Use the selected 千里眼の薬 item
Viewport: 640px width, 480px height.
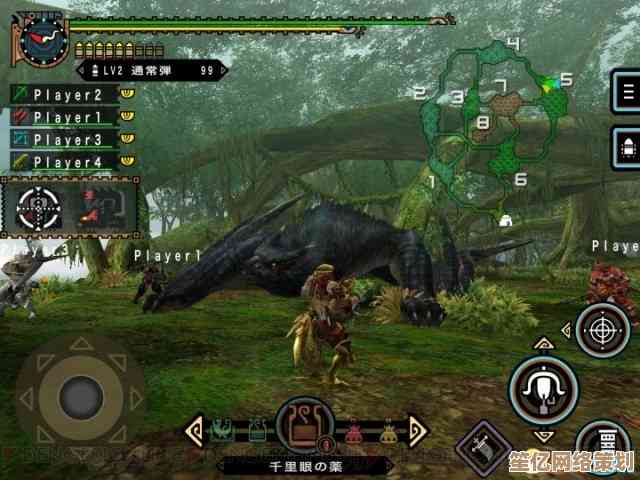(x=305, y=427)
